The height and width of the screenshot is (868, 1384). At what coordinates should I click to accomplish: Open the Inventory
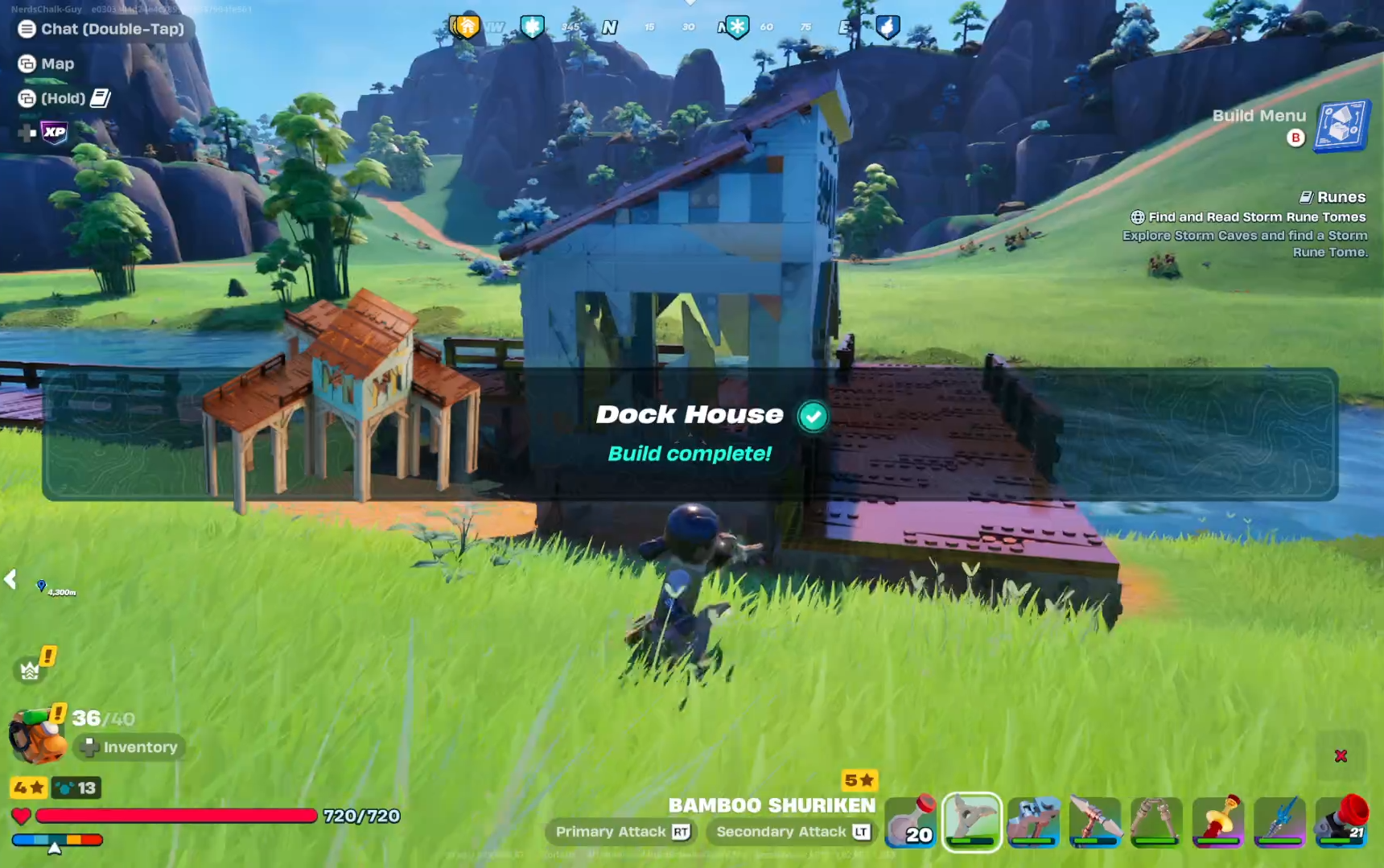130,747
